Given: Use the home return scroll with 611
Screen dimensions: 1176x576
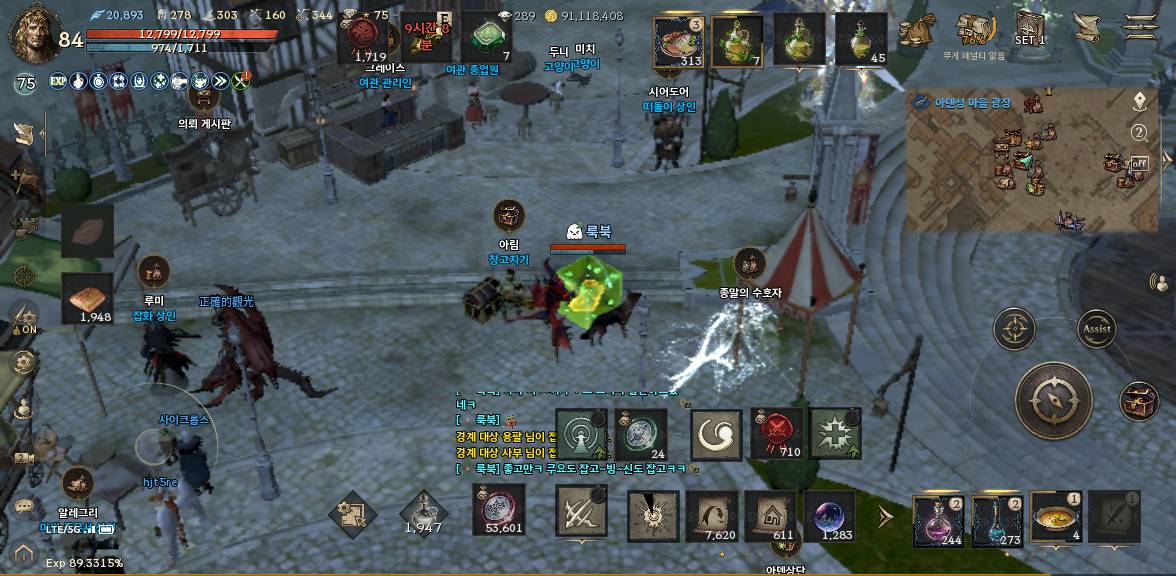Looking at the screenshot, I should (770, 515).
